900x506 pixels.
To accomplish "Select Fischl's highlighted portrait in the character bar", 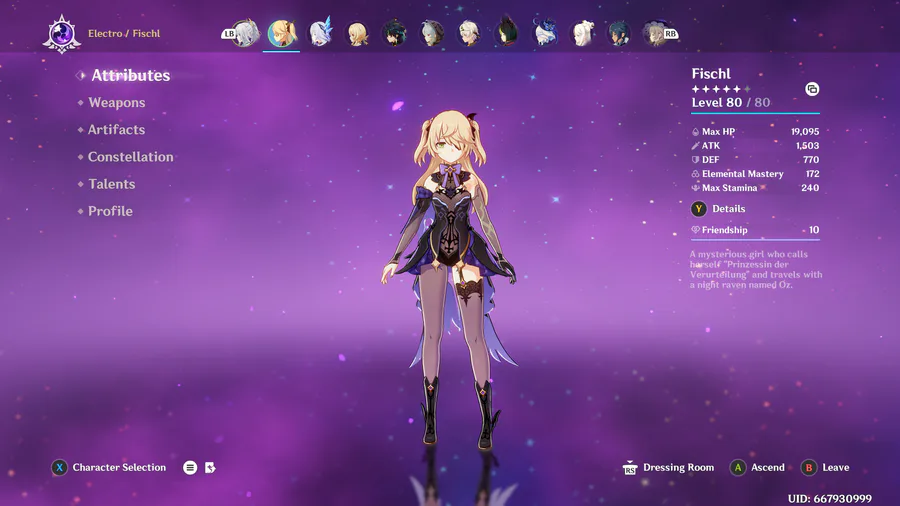I will (x=282, y=33).
